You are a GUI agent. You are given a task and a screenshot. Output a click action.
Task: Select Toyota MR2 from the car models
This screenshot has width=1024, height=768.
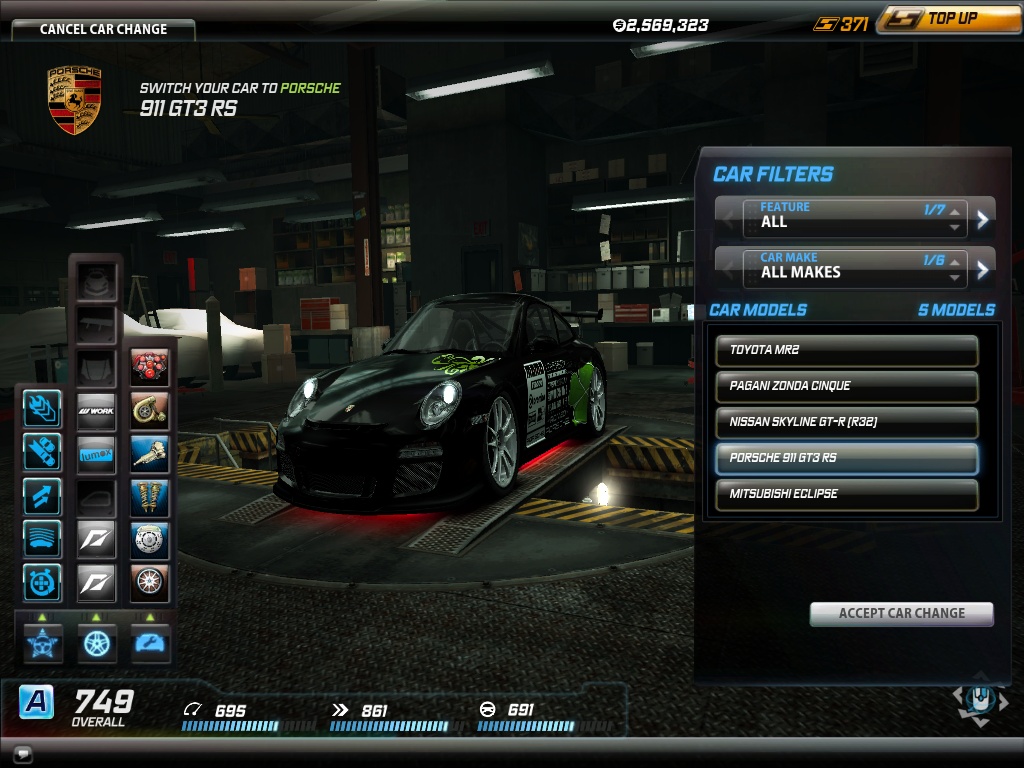846,351
